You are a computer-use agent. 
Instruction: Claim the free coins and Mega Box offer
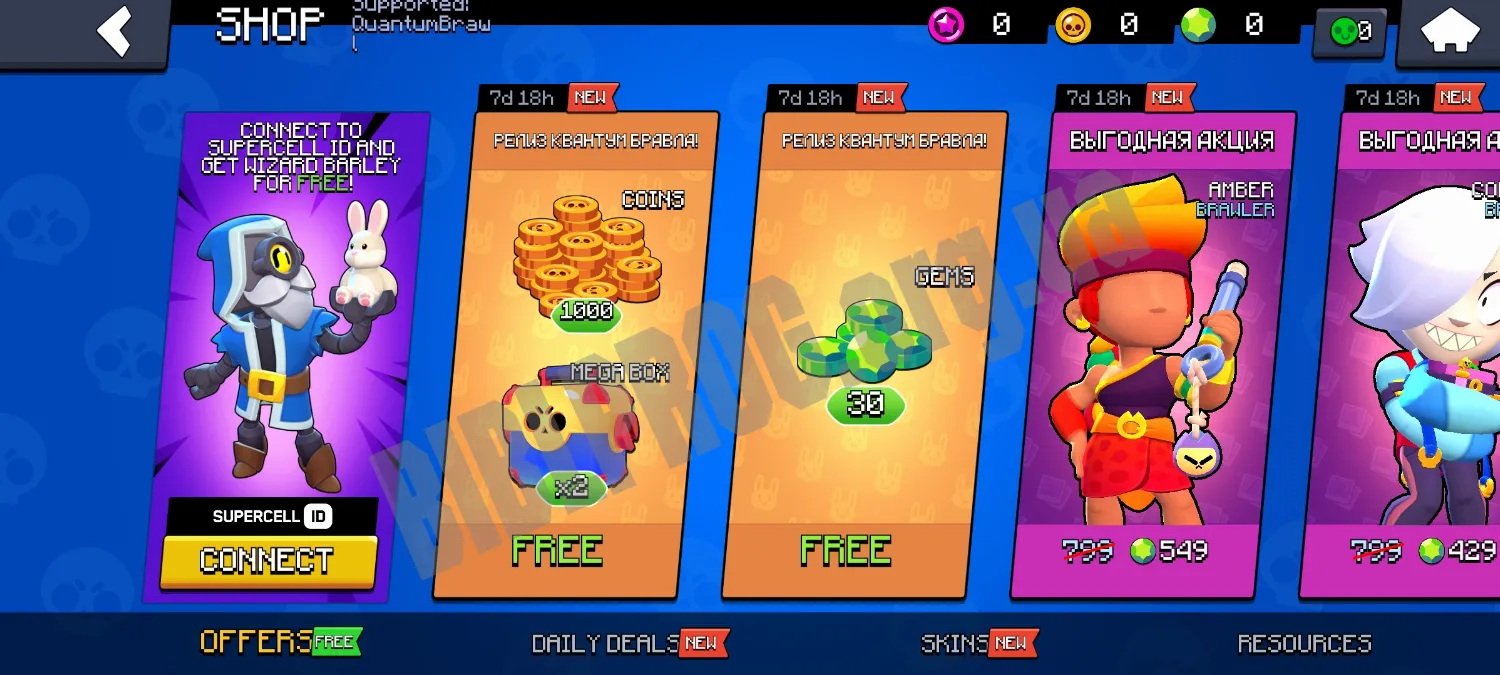tap(557, 551)
